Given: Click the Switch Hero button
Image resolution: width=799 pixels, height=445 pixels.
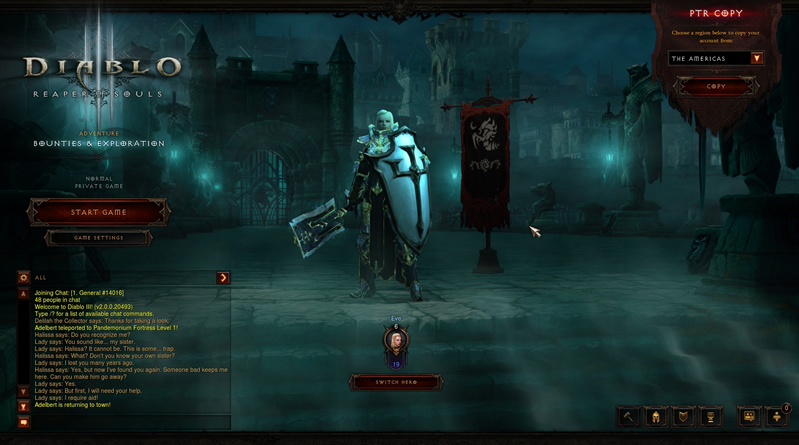Looking at the screenshot, I should pos(396,382).
